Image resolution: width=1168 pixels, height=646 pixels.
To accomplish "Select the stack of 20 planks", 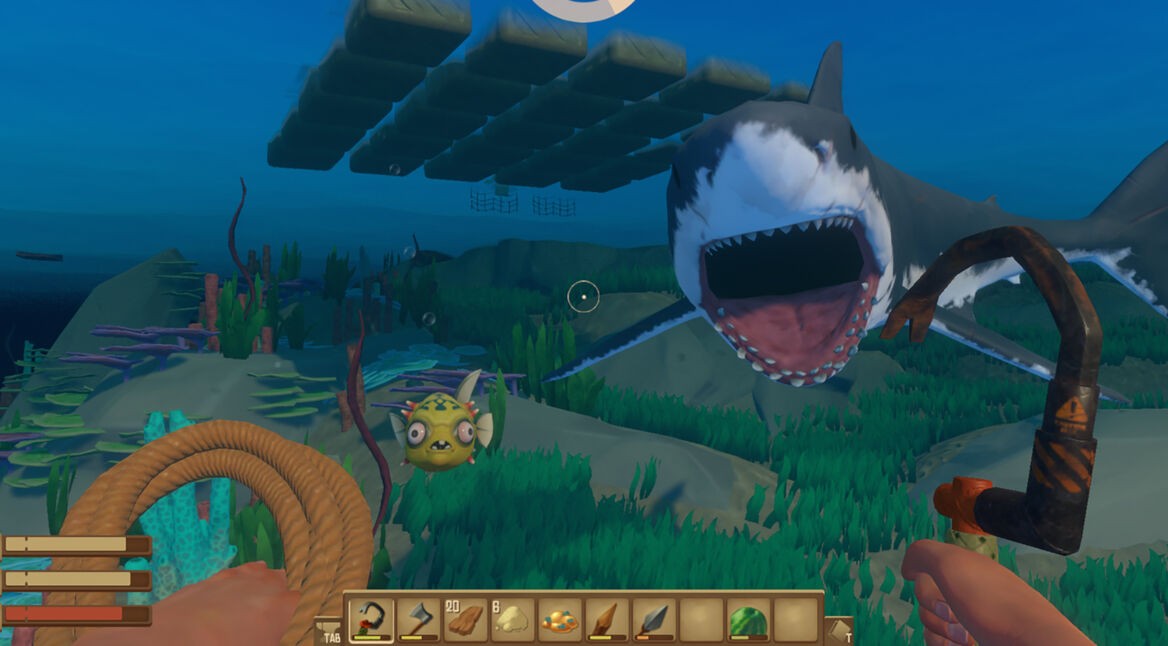I will click(465, 620).
